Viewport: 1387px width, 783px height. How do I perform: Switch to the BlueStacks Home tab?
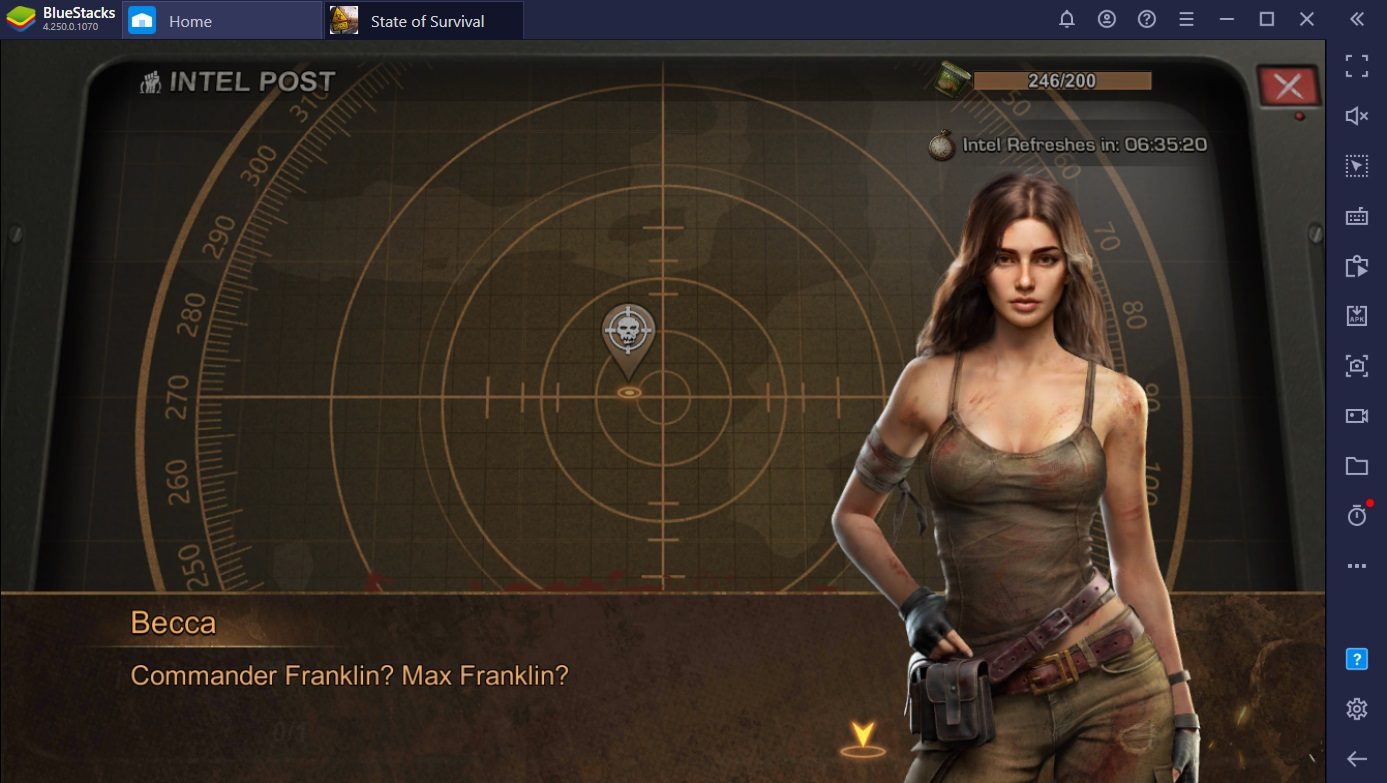click(x=188, y=20)
